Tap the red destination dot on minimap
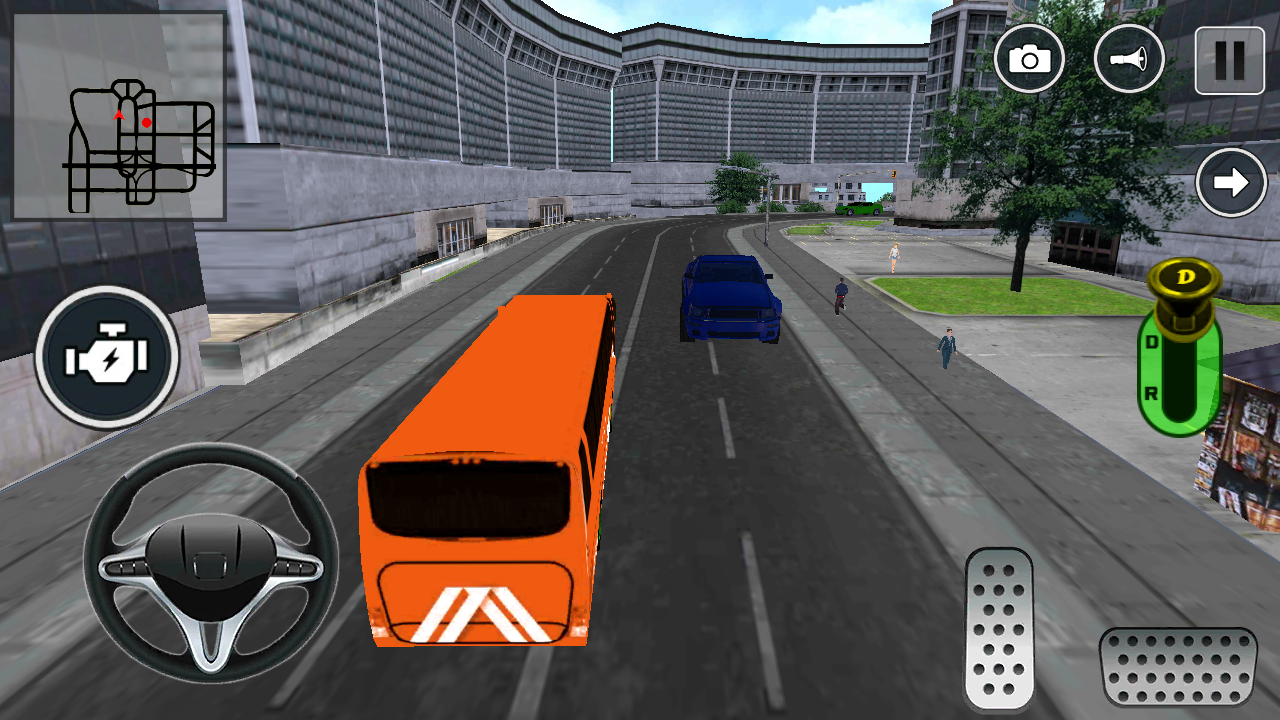 click(x=146, y=120)
